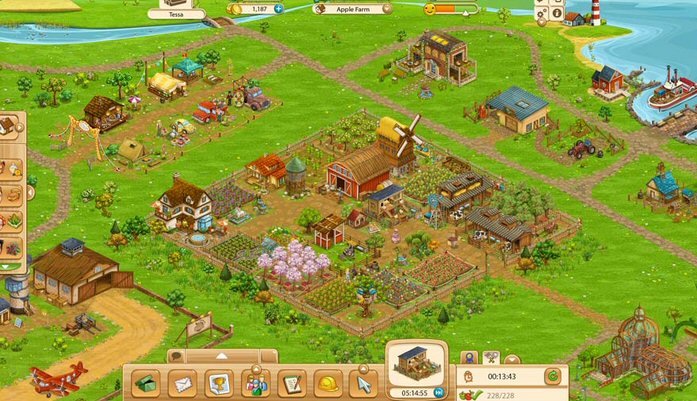Expand the bottom toolbar with the up arrow tab

point(221,355)
